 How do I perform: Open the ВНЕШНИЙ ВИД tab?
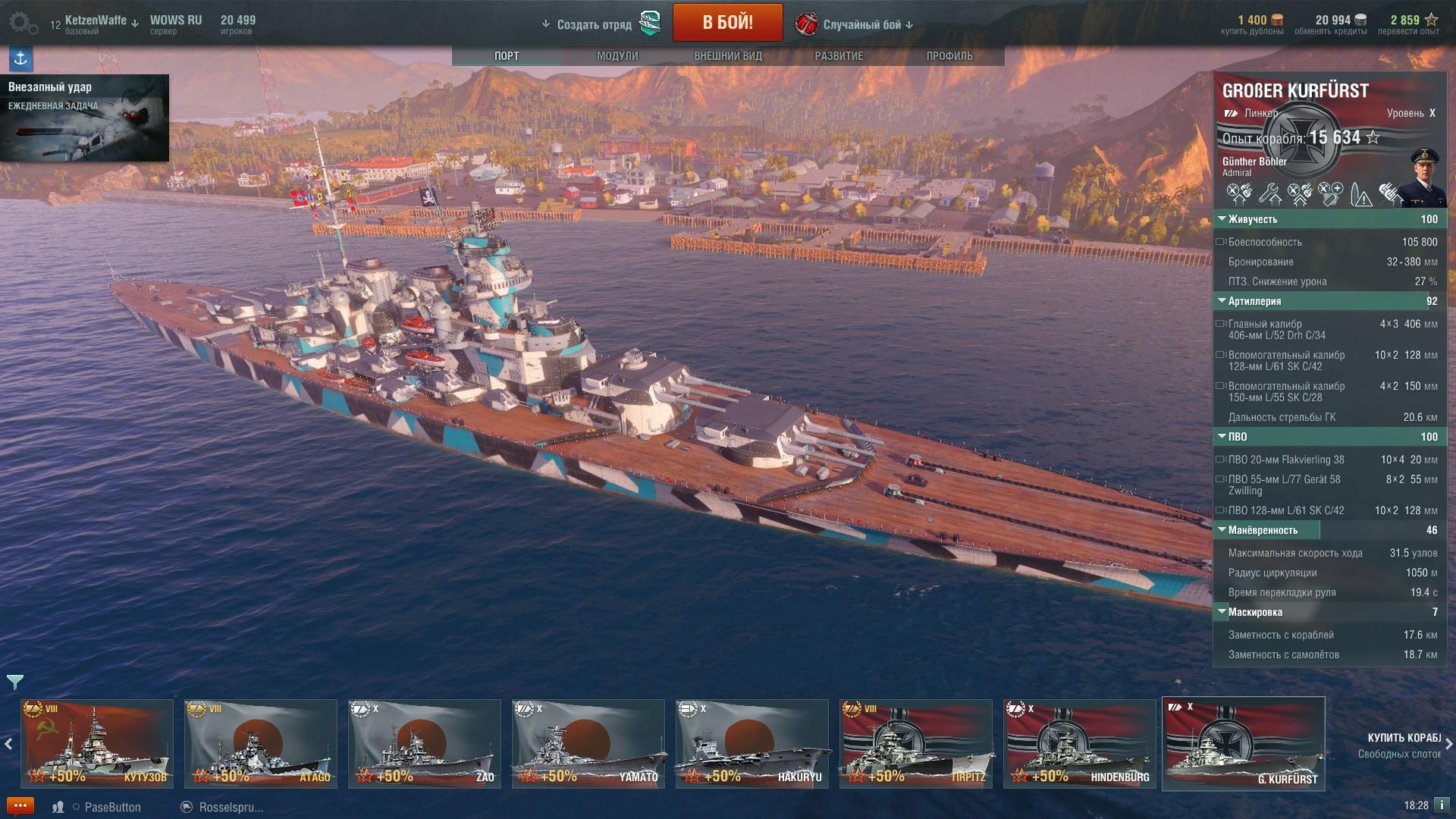click(x=728, y=56)
